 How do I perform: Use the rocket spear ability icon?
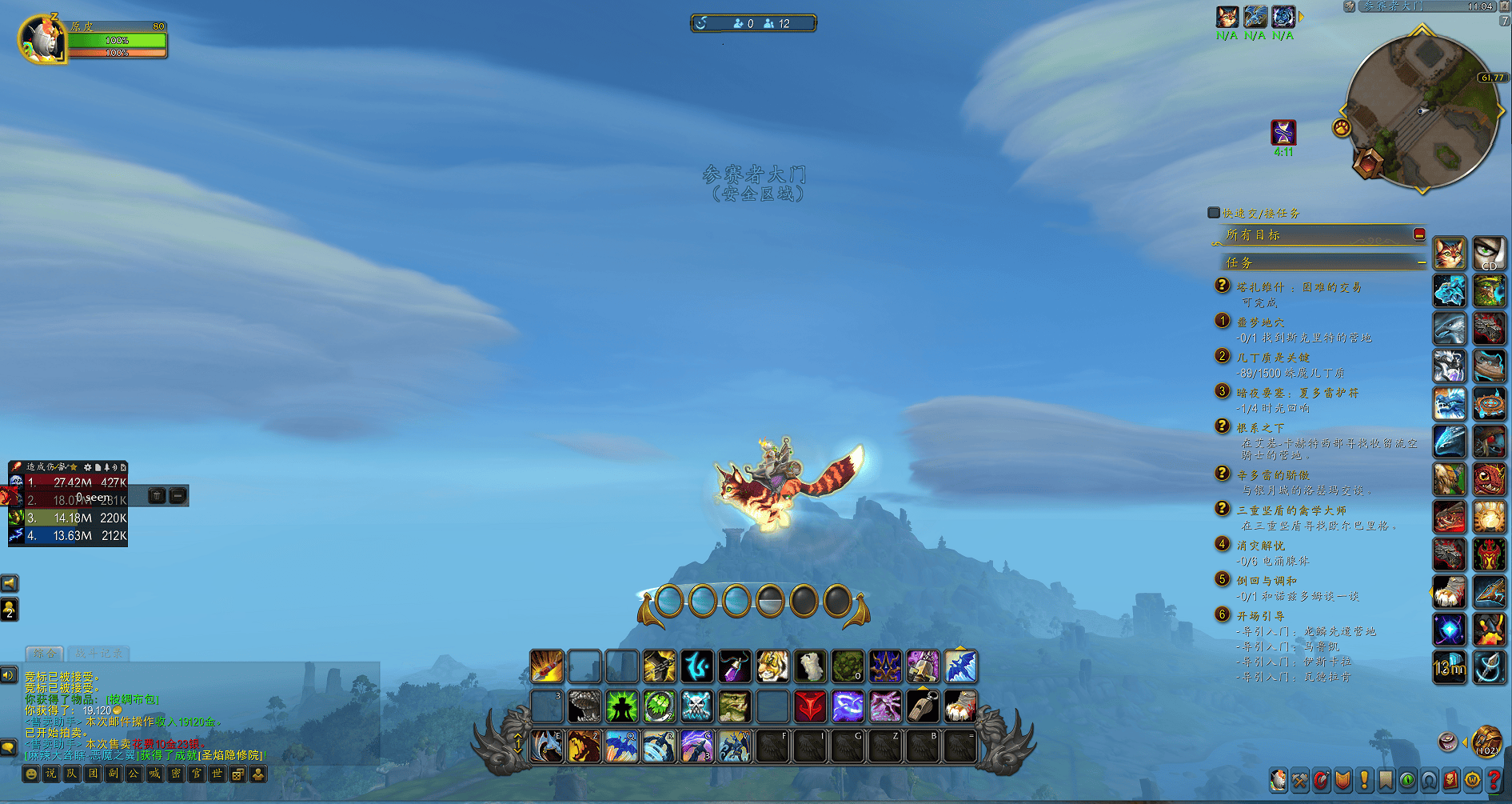[x=547, y=666]
